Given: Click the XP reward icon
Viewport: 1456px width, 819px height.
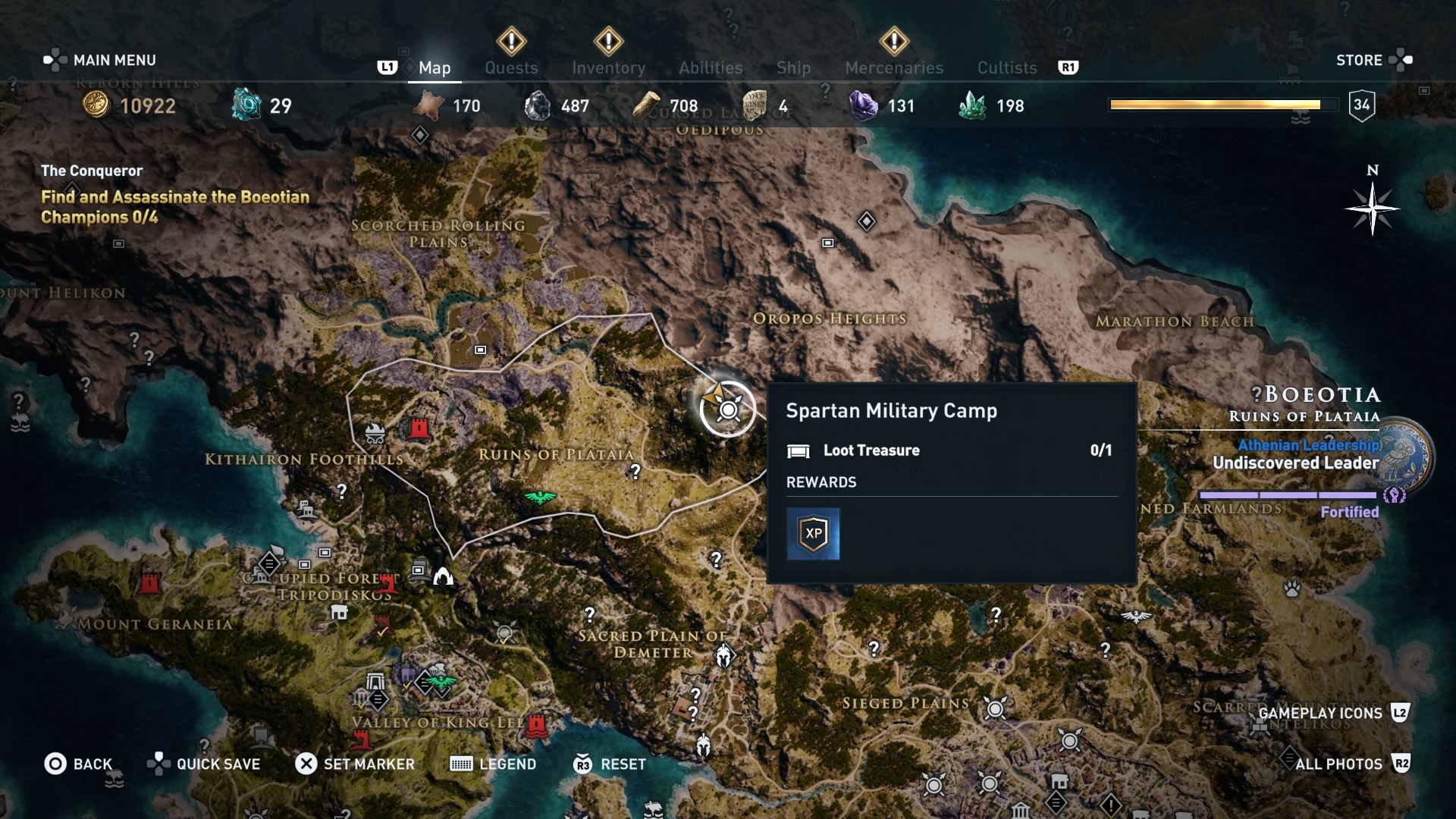Looking at the screenshot, I should pos(813,534).
